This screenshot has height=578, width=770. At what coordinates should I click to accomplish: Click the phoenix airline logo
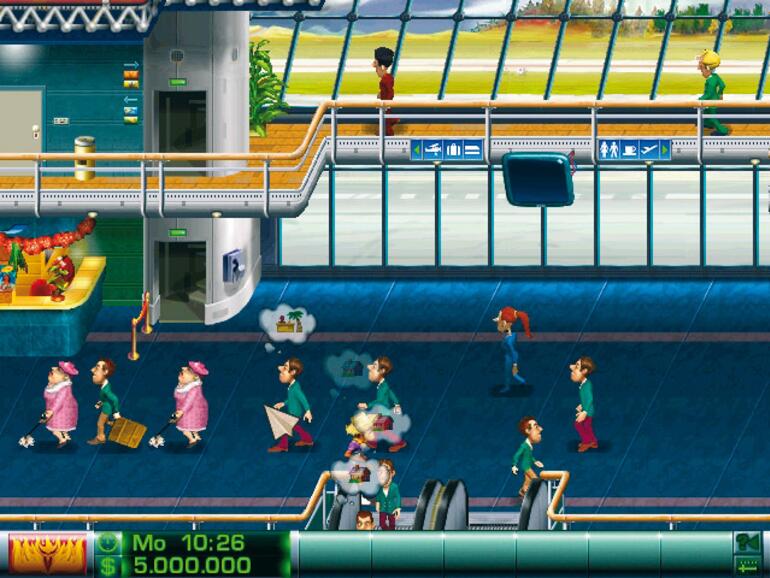(x=47, y=553)
